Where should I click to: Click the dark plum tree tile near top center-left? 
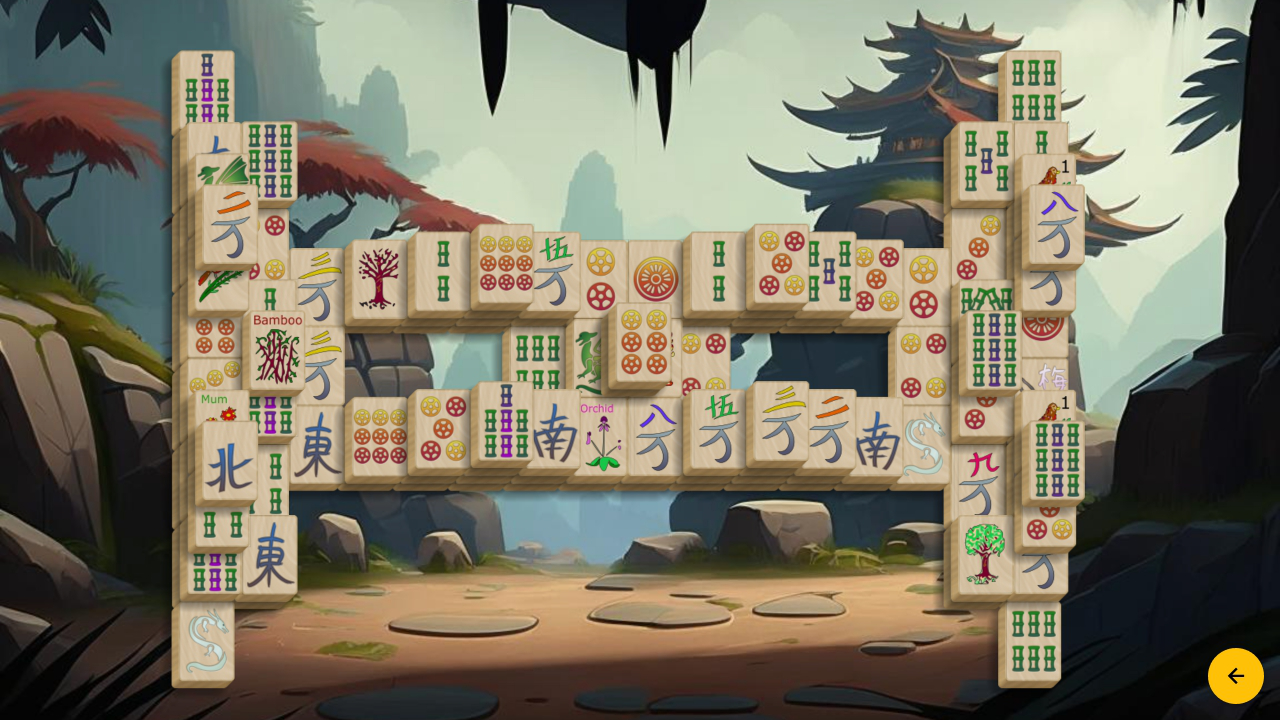(x=377, y=280)
